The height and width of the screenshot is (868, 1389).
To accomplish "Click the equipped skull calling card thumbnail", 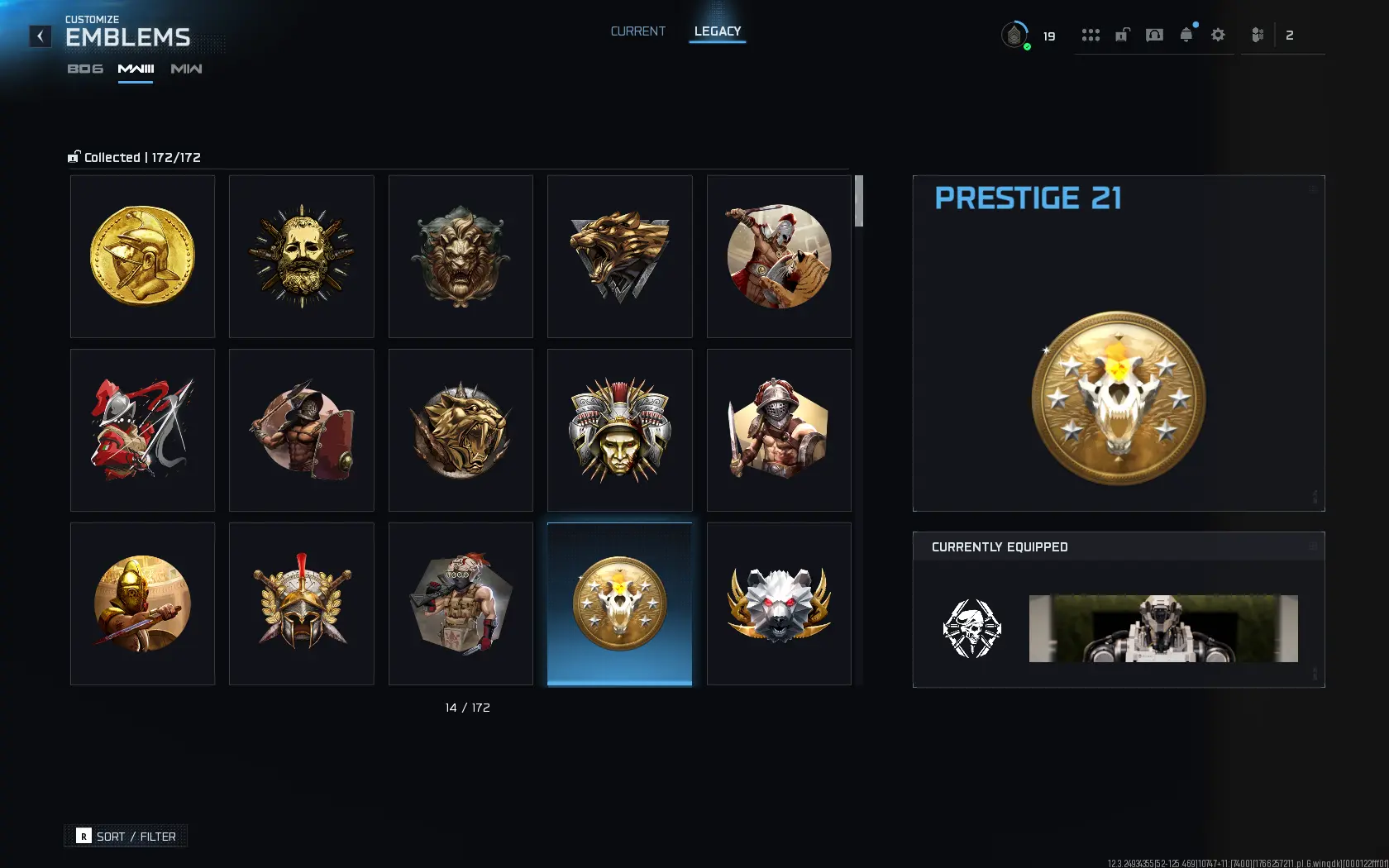I will (x=972, y=628).
